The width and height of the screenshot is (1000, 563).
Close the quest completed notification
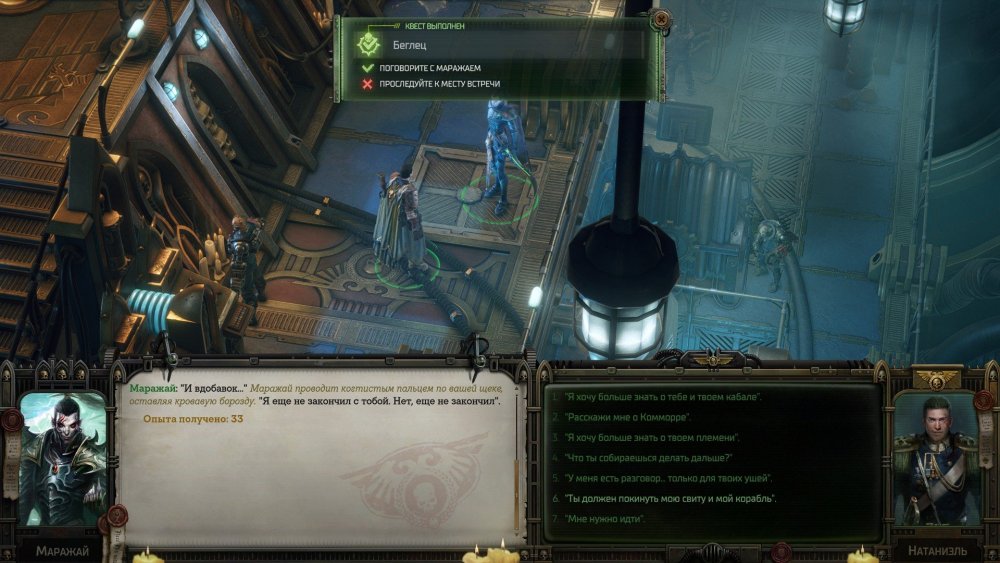tap(659, 19)
